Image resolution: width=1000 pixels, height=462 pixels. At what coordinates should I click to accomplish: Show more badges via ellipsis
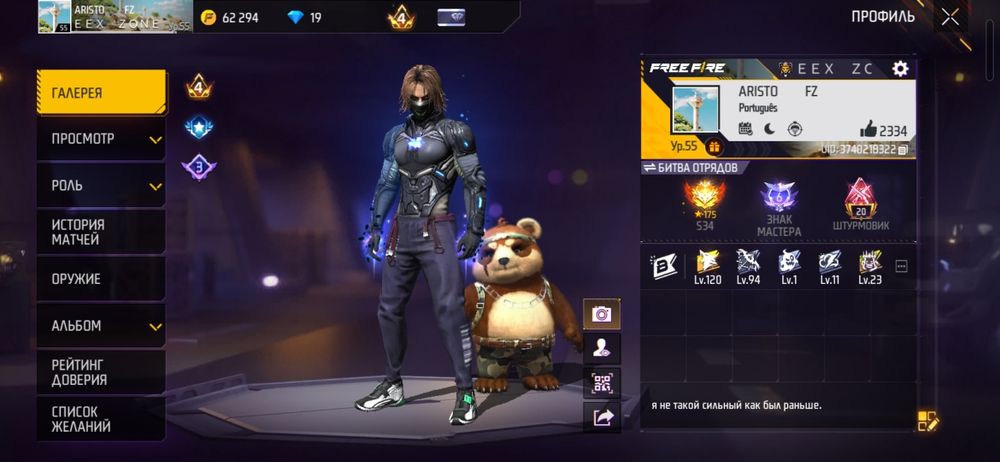[901, 267]
